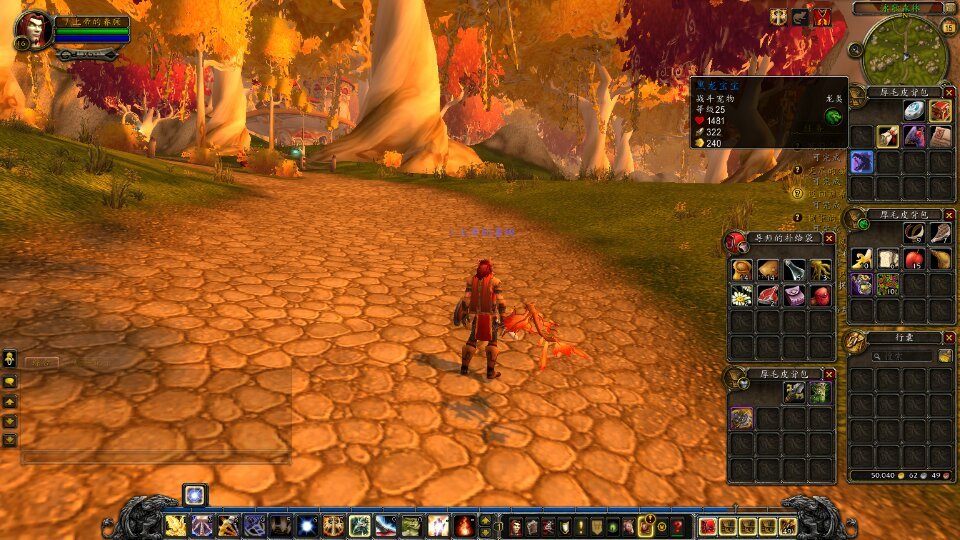Click the green pet paw button in tooltip
The height and width of the screenshot is (540, 960).
coord(832,116)
